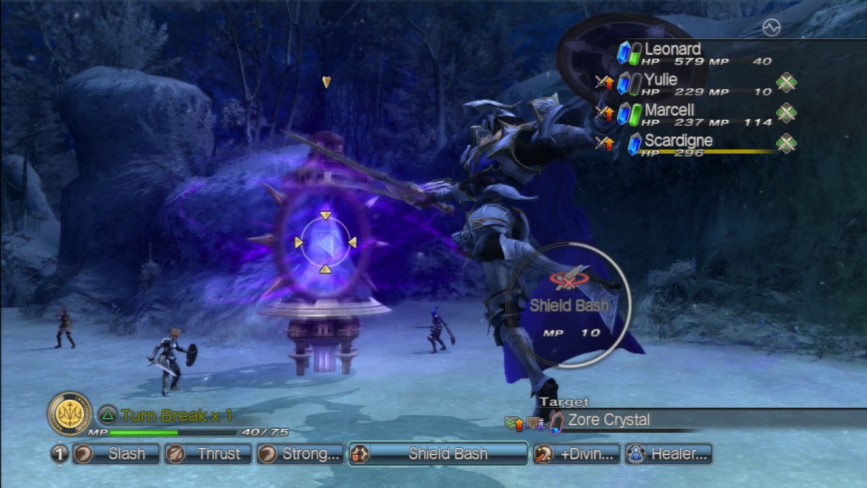
Task: Cast the Healer... spell command
Action: [668, 454]
